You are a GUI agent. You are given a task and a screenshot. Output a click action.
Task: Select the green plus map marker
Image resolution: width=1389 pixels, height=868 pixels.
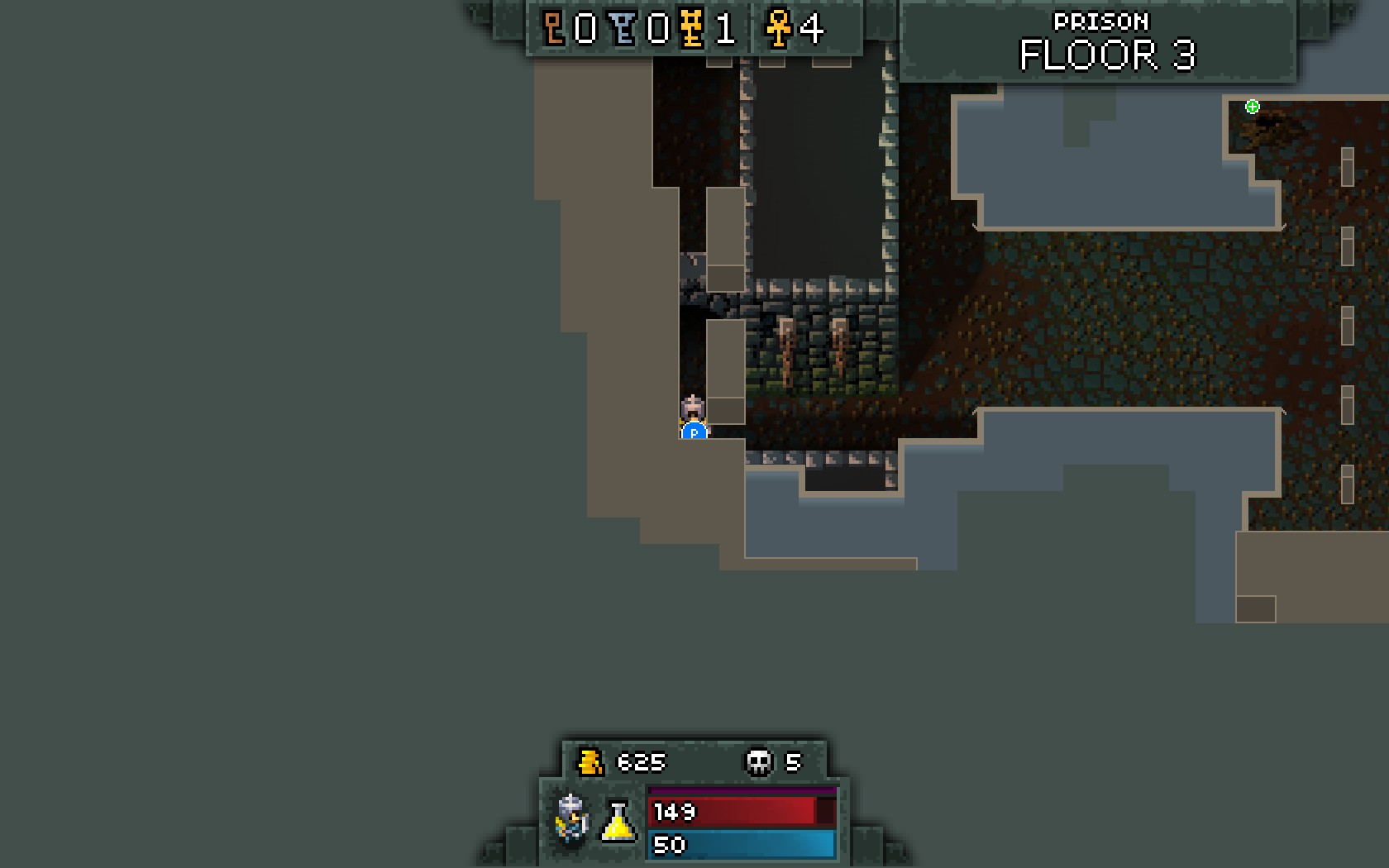tap(1253, 107)
